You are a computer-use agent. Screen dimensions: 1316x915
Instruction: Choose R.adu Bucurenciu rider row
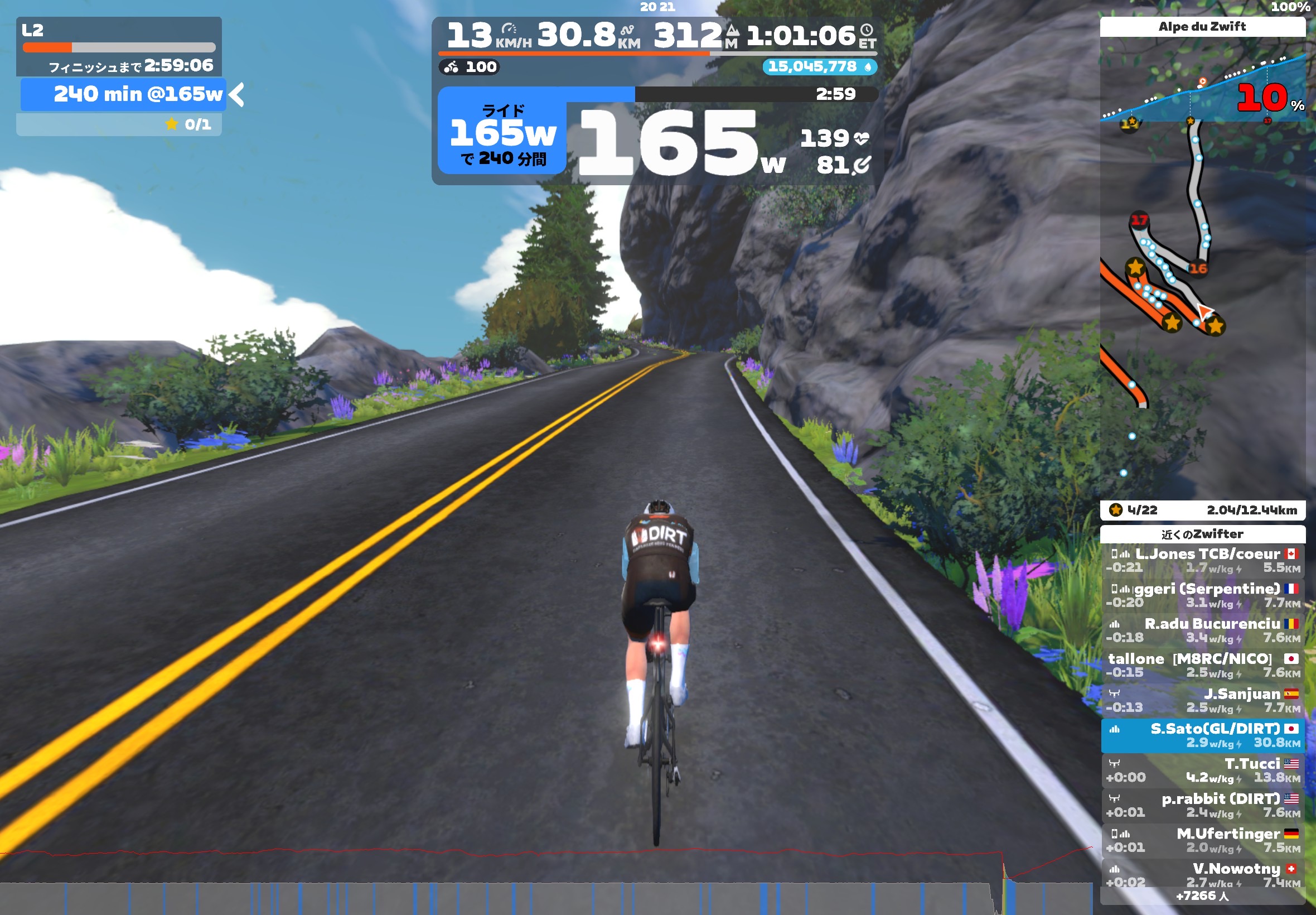[x=1202, y=630]
